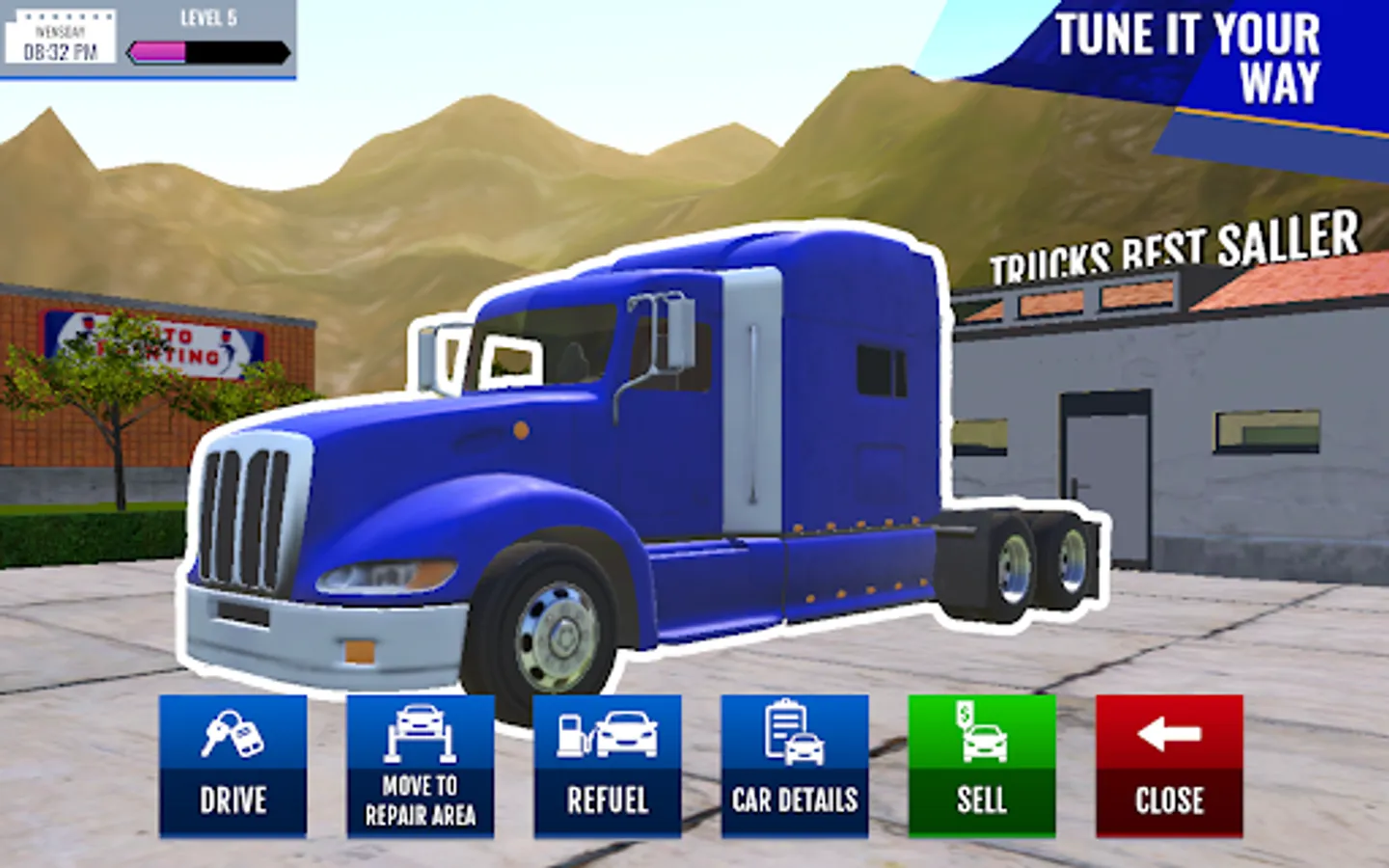Click the car lift repair icon
This screenshot has height=868, width=1389.
coord(421,734)
